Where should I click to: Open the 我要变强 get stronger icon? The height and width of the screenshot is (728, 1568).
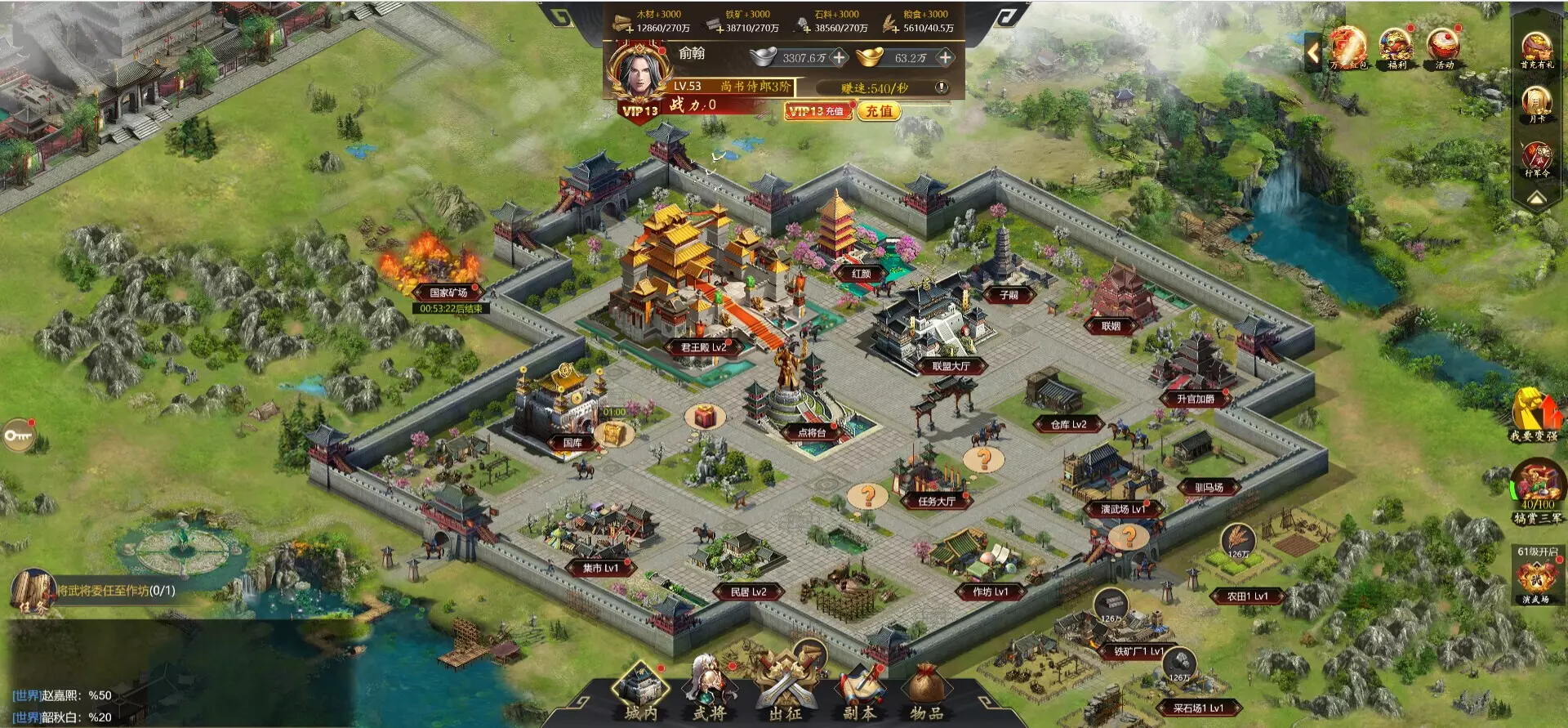pyautogui.click(x=1534, y=415)
